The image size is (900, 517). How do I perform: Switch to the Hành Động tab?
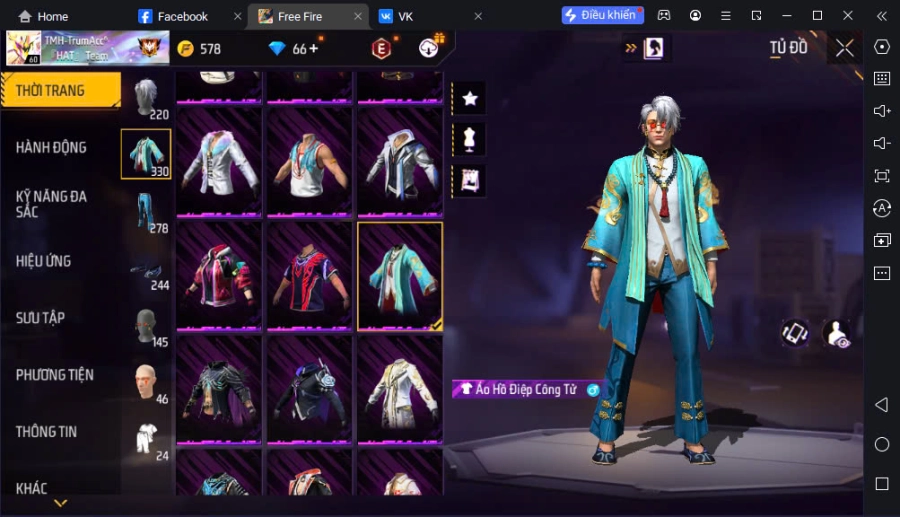tap(52, 147)
